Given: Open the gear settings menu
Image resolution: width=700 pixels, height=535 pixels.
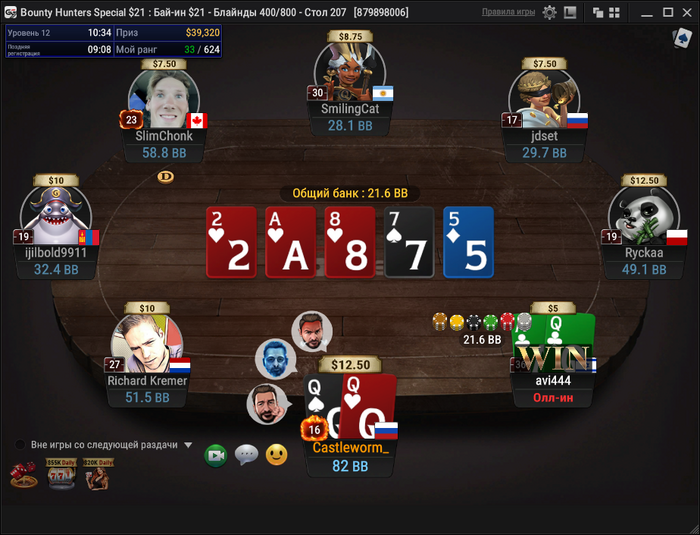Looking at the screenshot, I should (x=549, y=13).
